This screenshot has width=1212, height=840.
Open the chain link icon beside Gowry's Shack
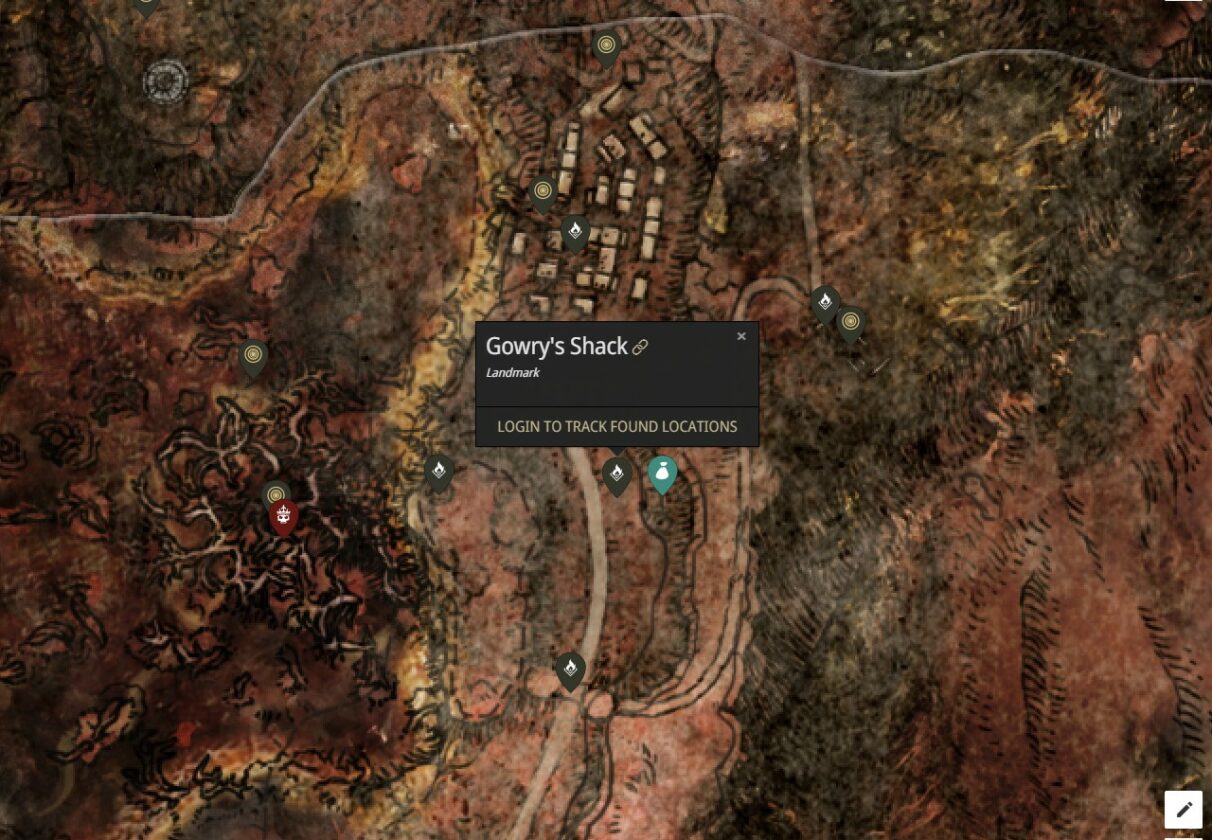tap(641, 347)
